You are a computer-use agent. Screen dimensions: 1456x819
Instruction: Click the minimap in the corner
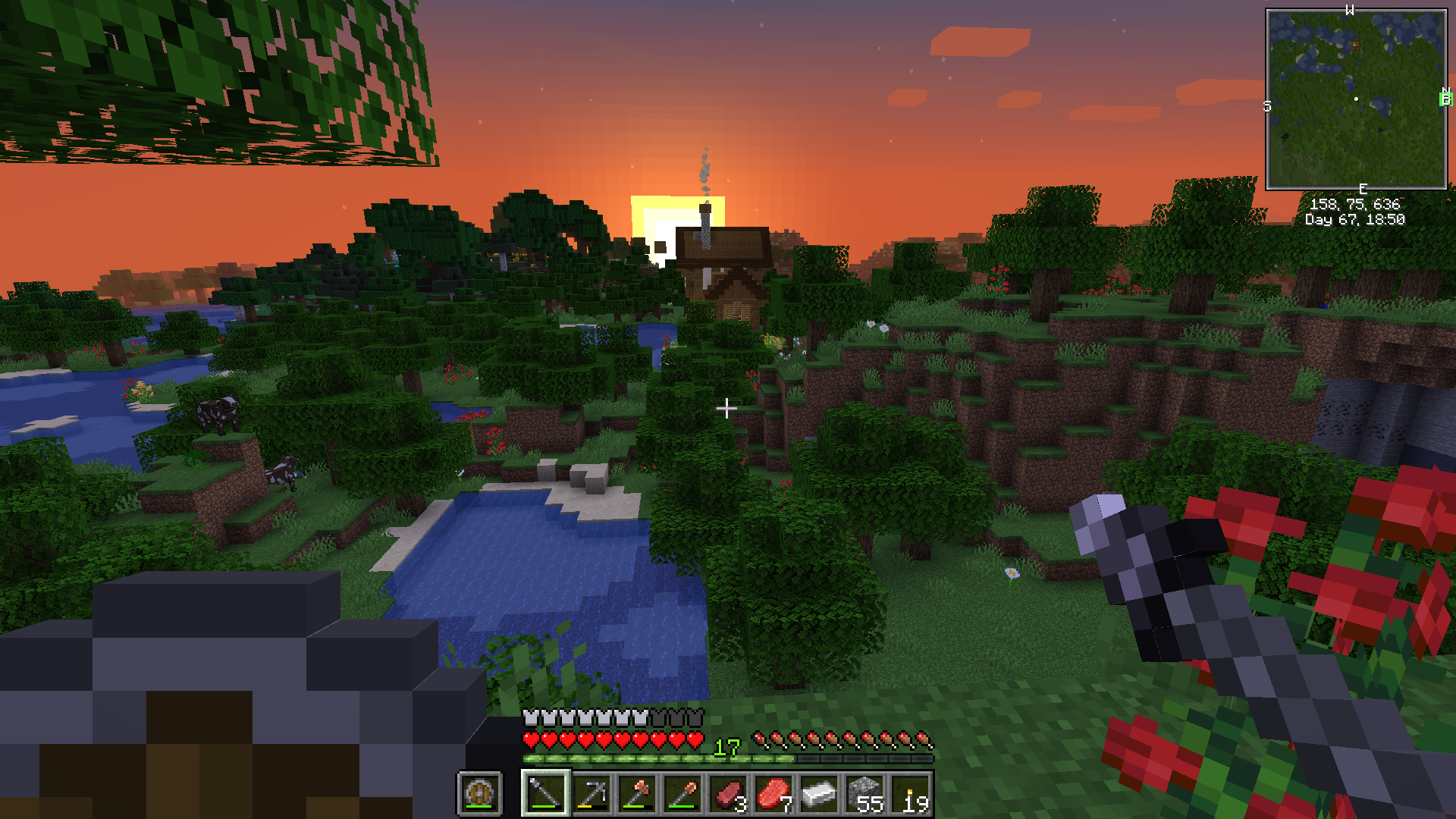click(x=1356, y=99)
